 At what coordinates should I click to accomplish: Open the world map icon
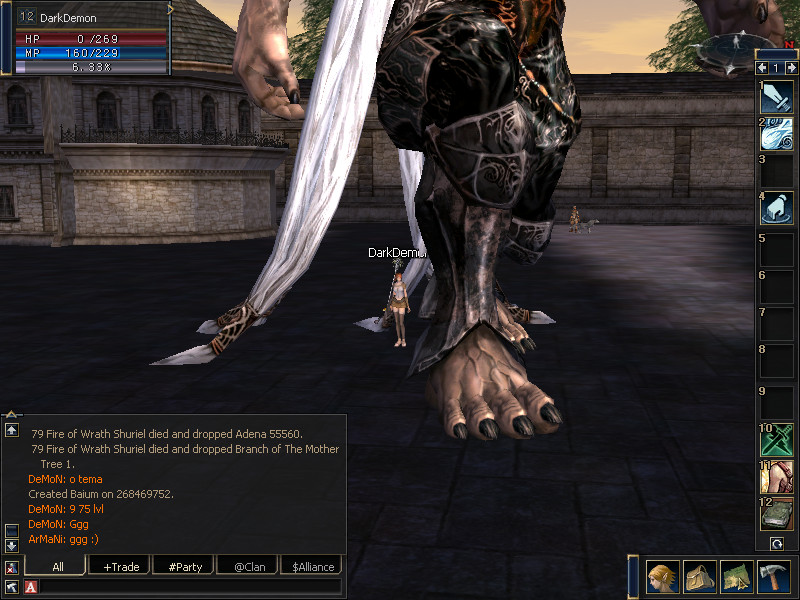737,576
